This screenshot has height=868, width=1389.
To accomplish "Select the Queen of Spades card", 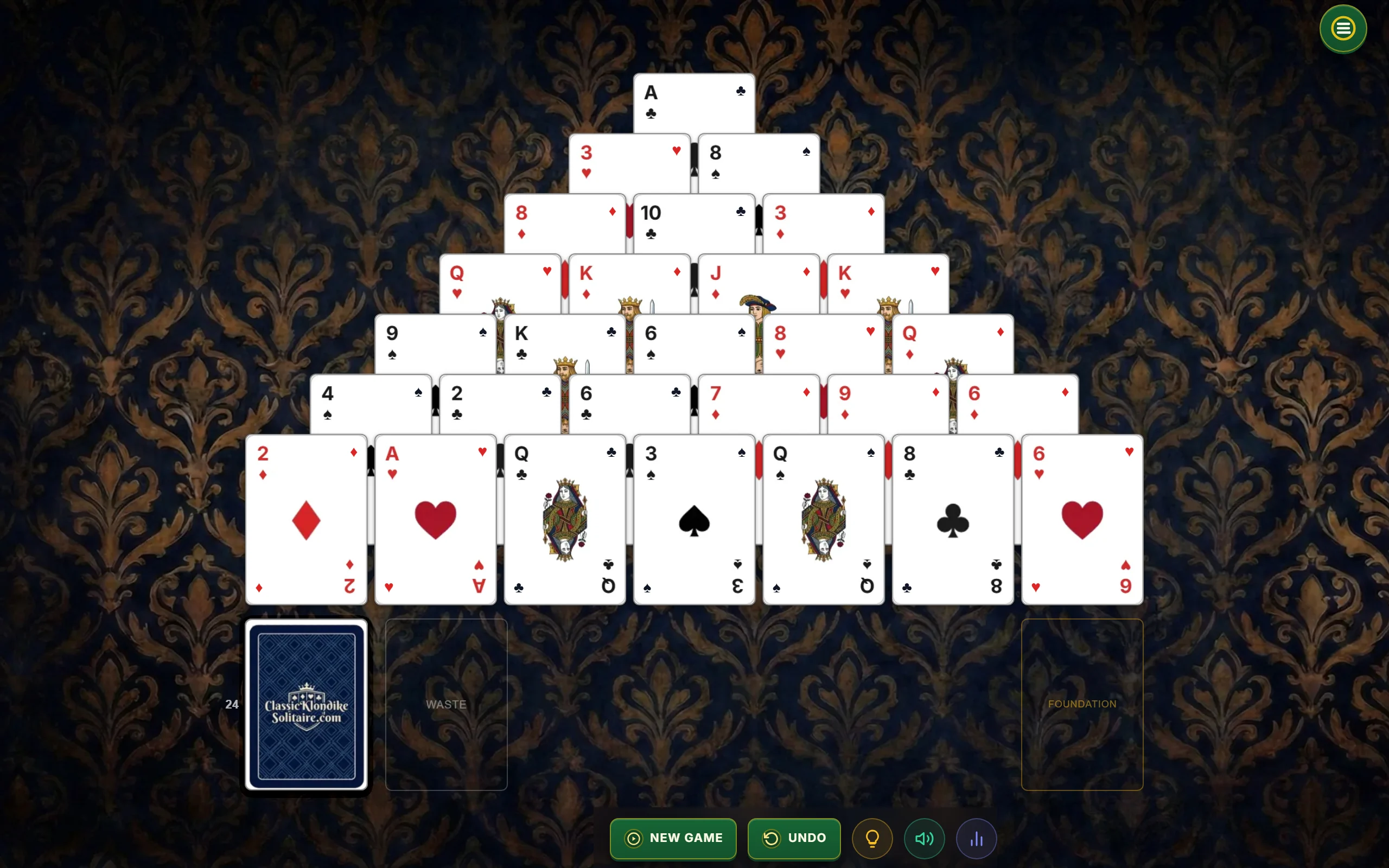I will point(823,520).
